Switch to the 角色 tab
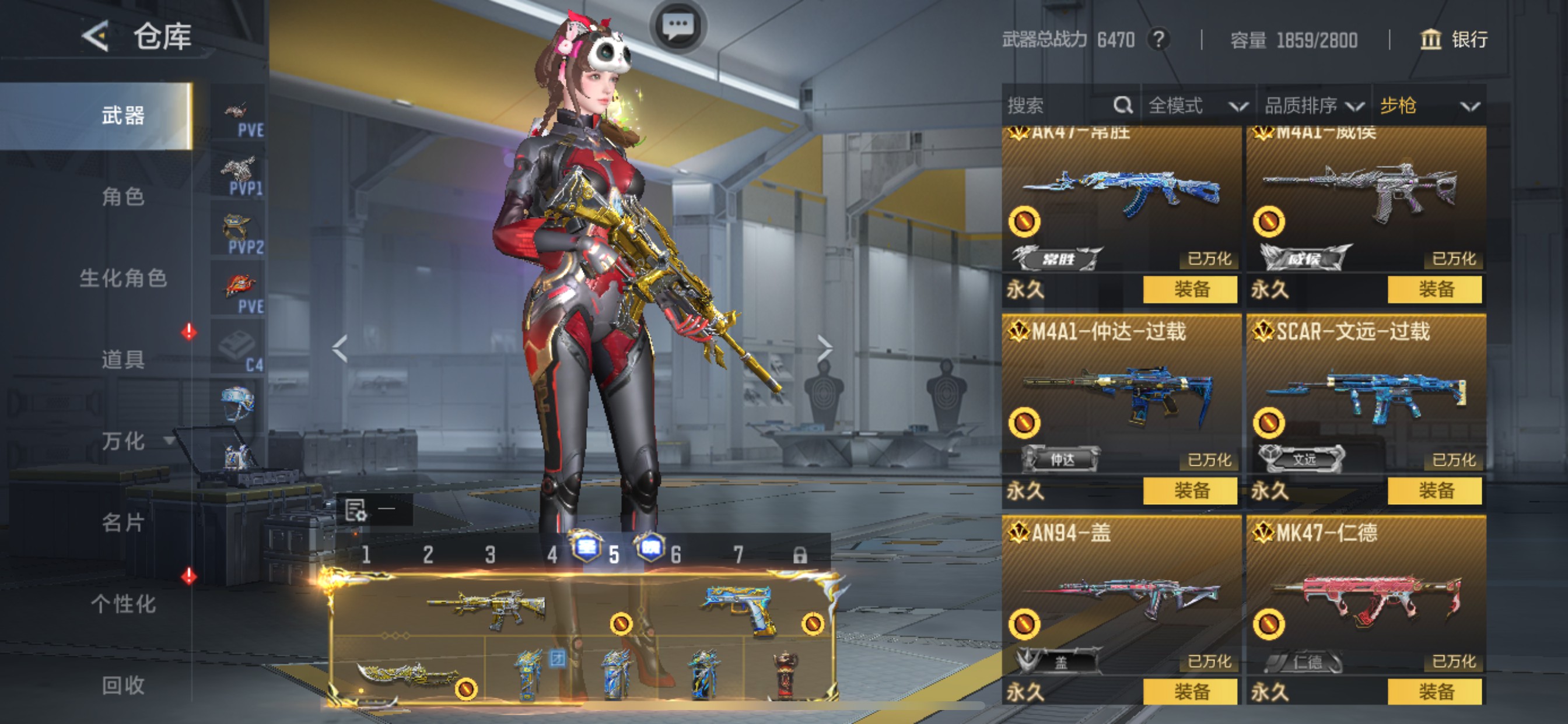Image resolution: width=1568 pixels, height=724 pixels. [x=123, y=196]
